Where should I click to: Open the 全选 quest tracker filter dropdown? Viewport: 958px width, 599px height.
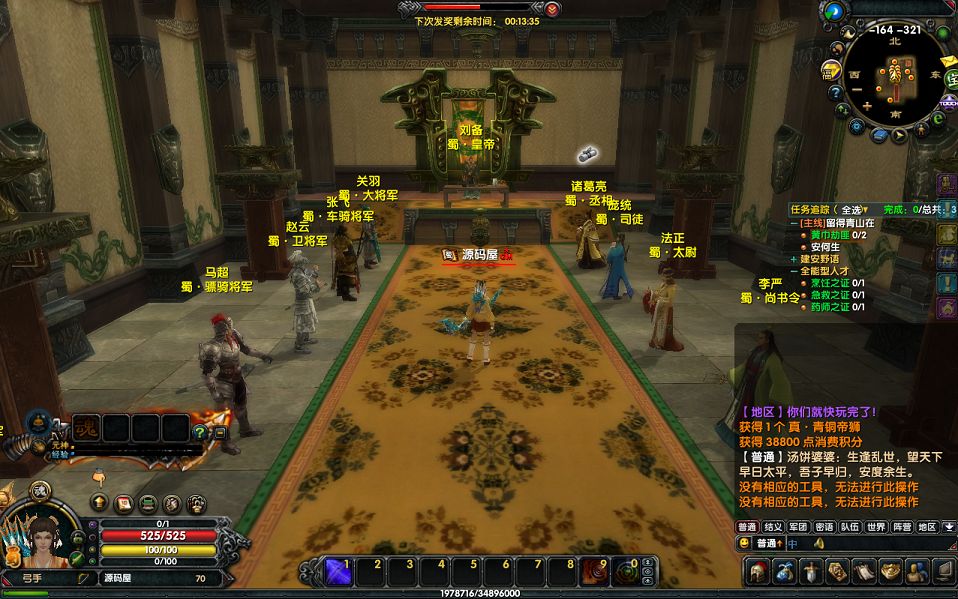click(x=852, y=209)
